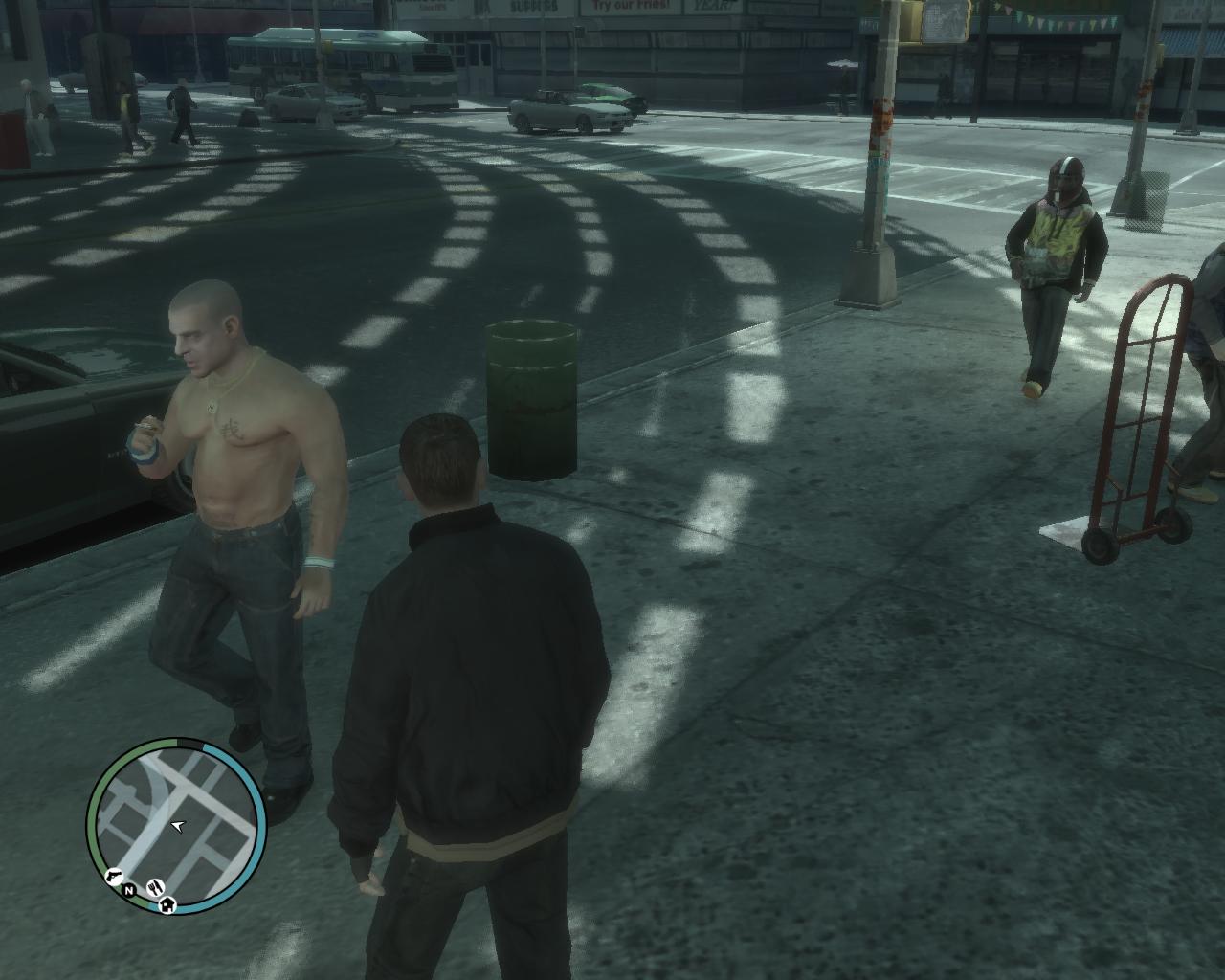Click the fork-and-knife restaurant blip
The width and height of the screenshot is (1225, 980).
(x=156, y=886)
